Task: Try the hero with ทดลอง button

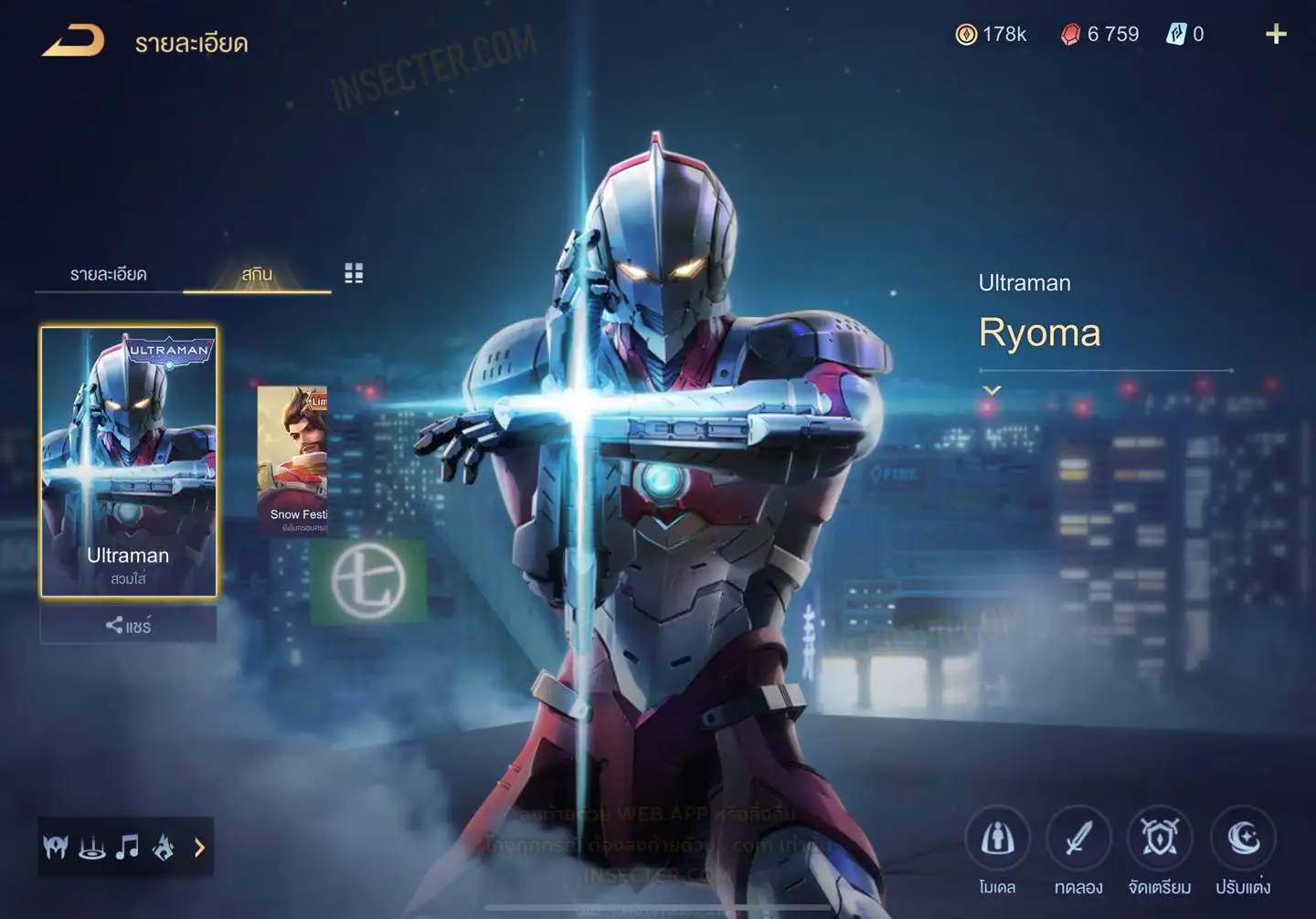Action: click(x=1078, y=839)
